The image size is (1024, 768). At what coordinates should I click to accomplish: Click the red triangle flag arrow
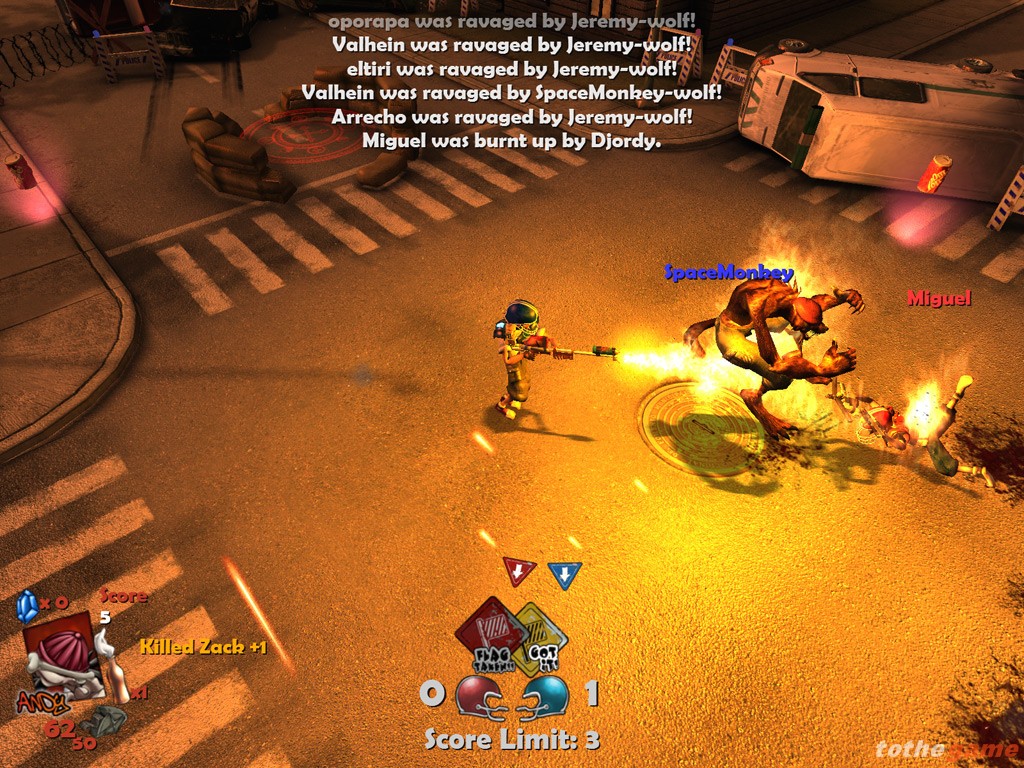[519, 571]
